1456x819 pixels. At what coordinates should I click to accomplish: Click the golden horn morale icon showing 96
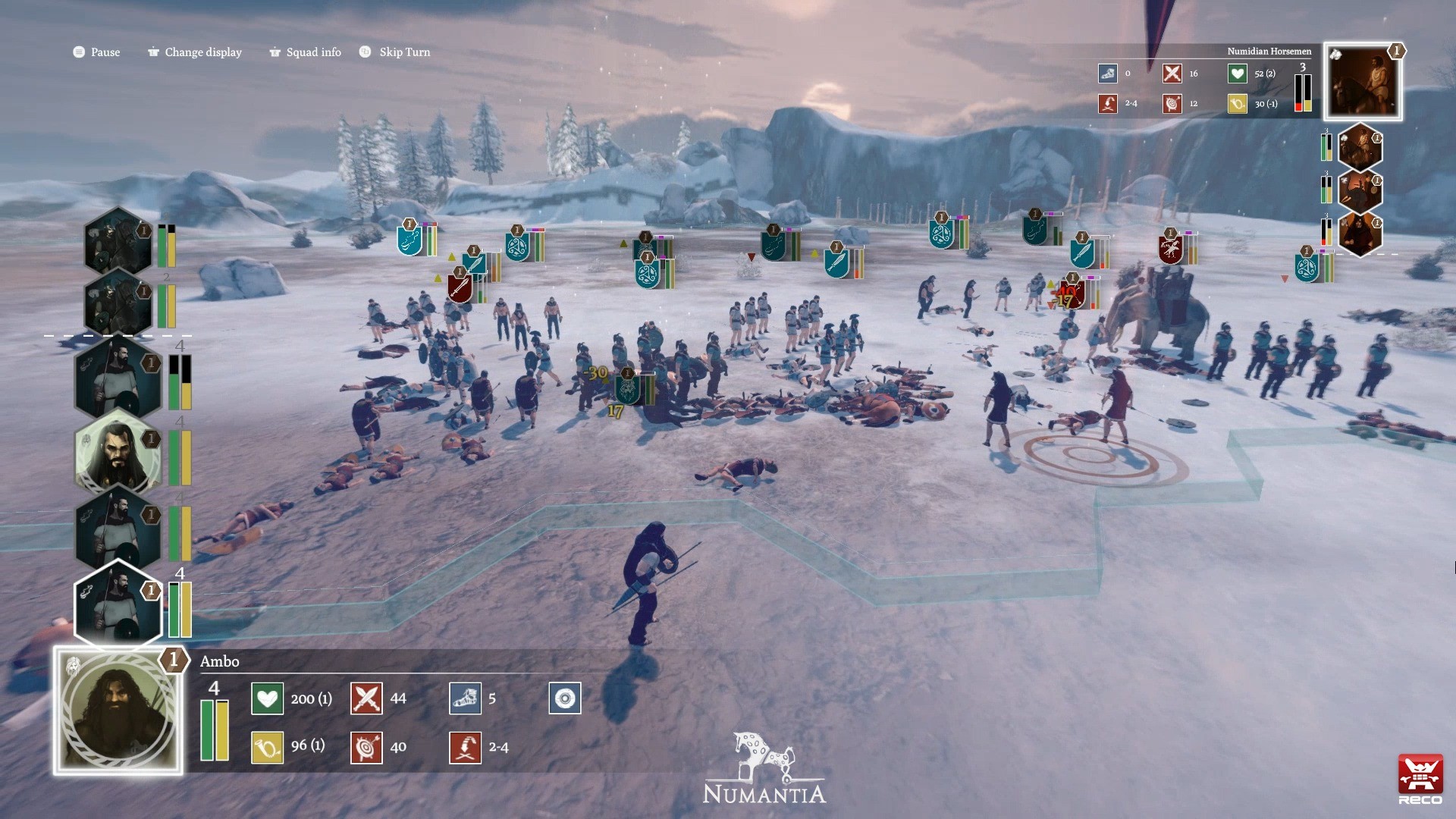(x=266, y=747)
